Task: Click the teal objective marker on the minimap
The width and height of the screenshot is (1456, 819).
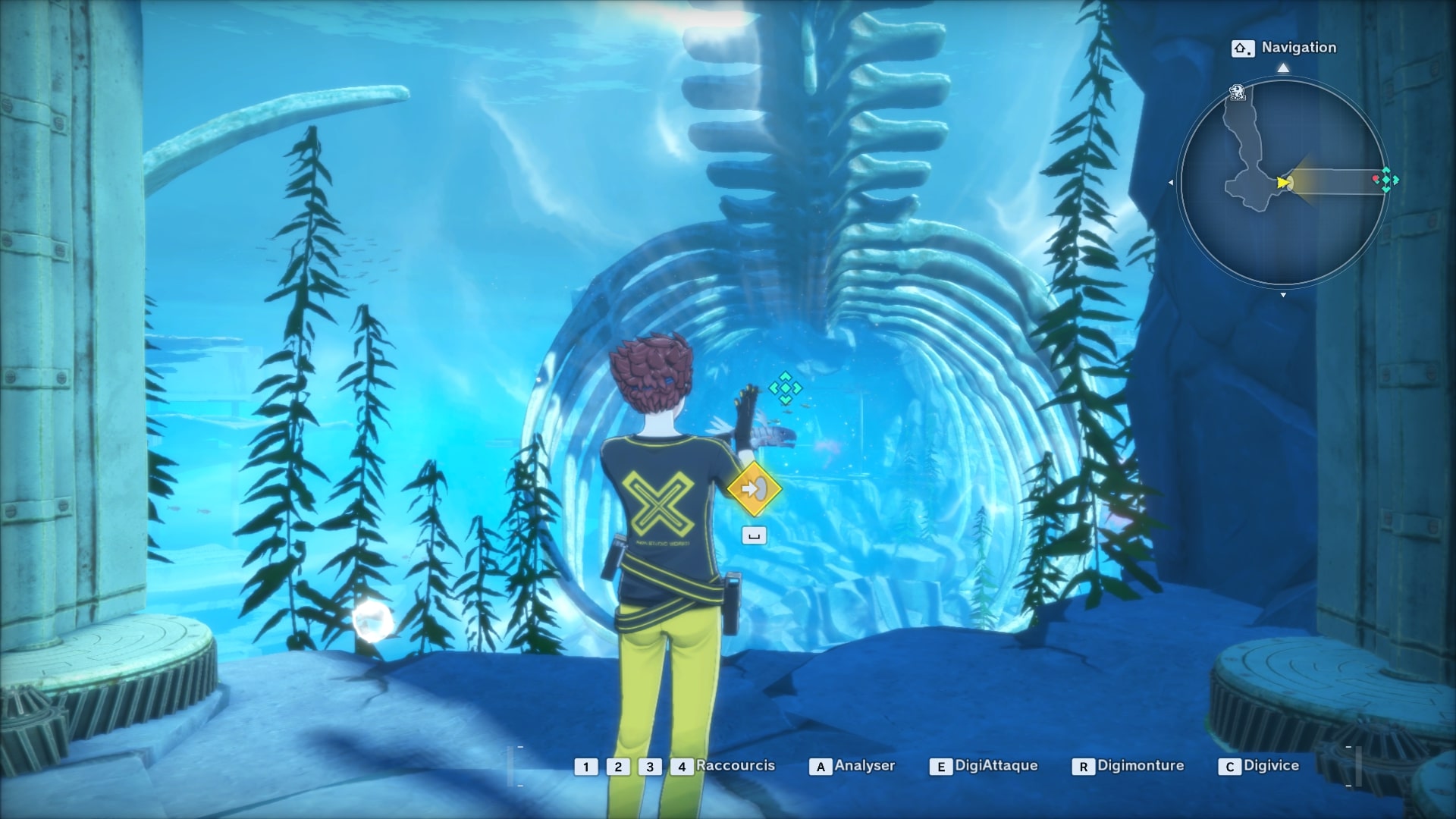Action: [1387, 180]
